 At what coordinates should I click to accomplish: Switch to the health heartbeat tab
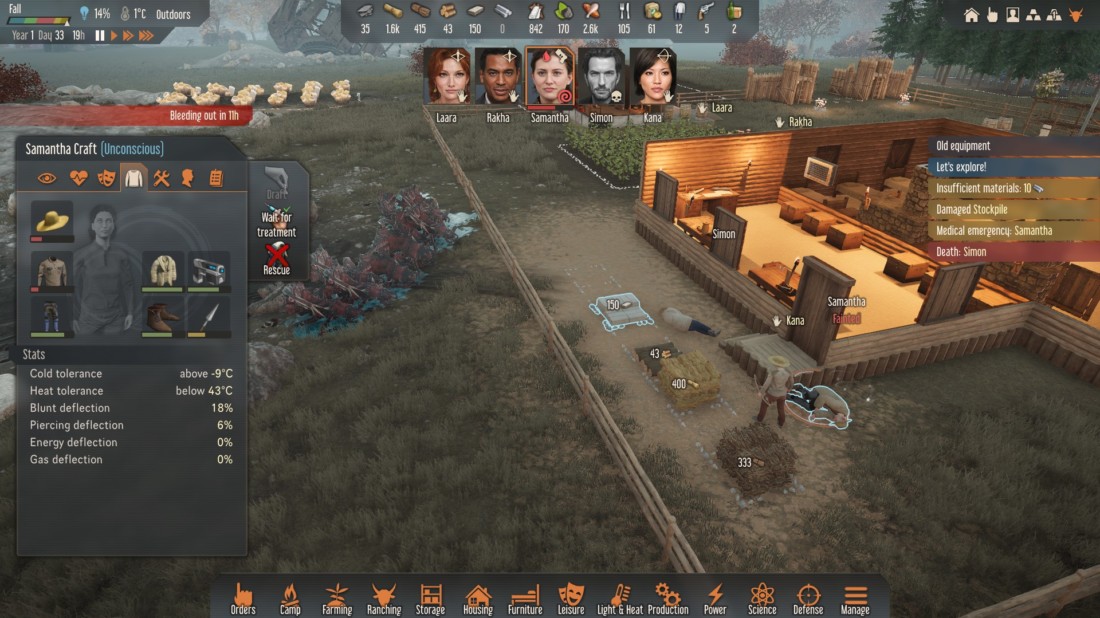tap(79, 178)
